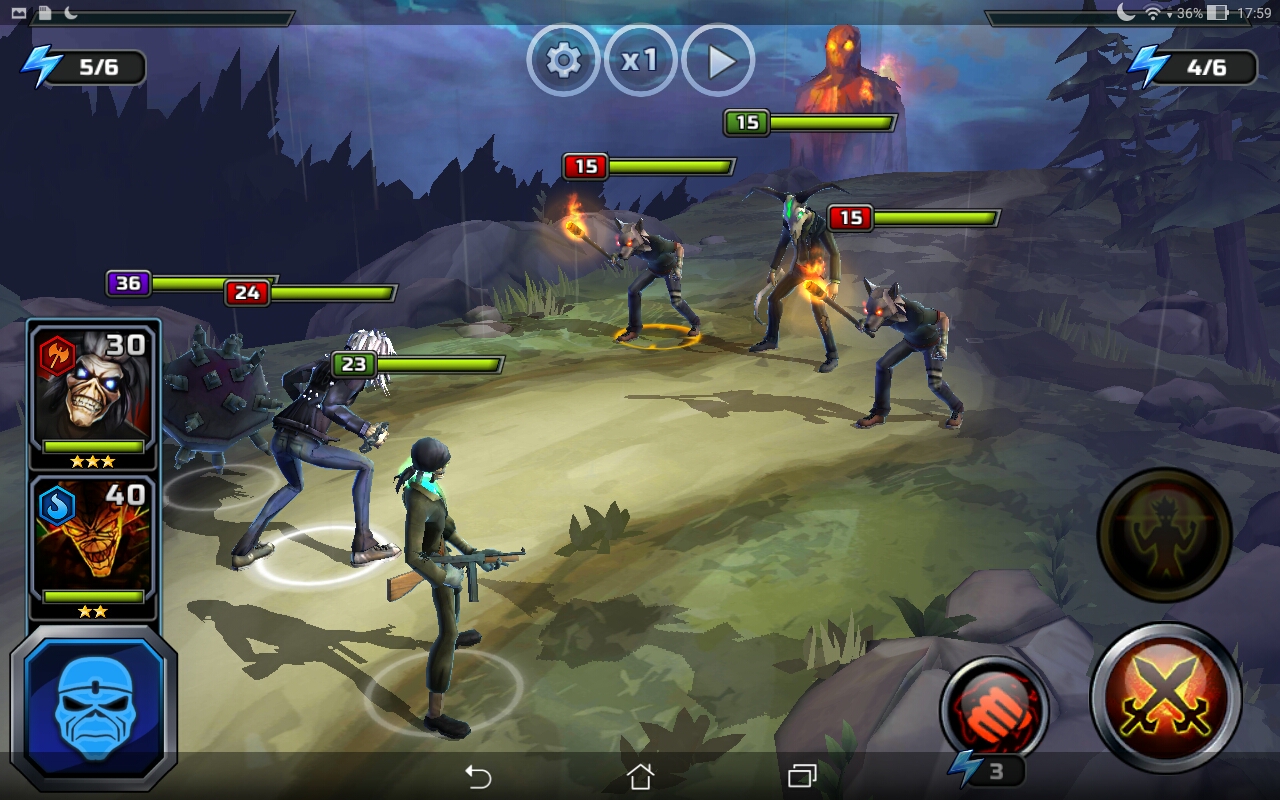Tap the Android back arrow
This screenshot has height=800, width=1280.
(x=479, y=776)
